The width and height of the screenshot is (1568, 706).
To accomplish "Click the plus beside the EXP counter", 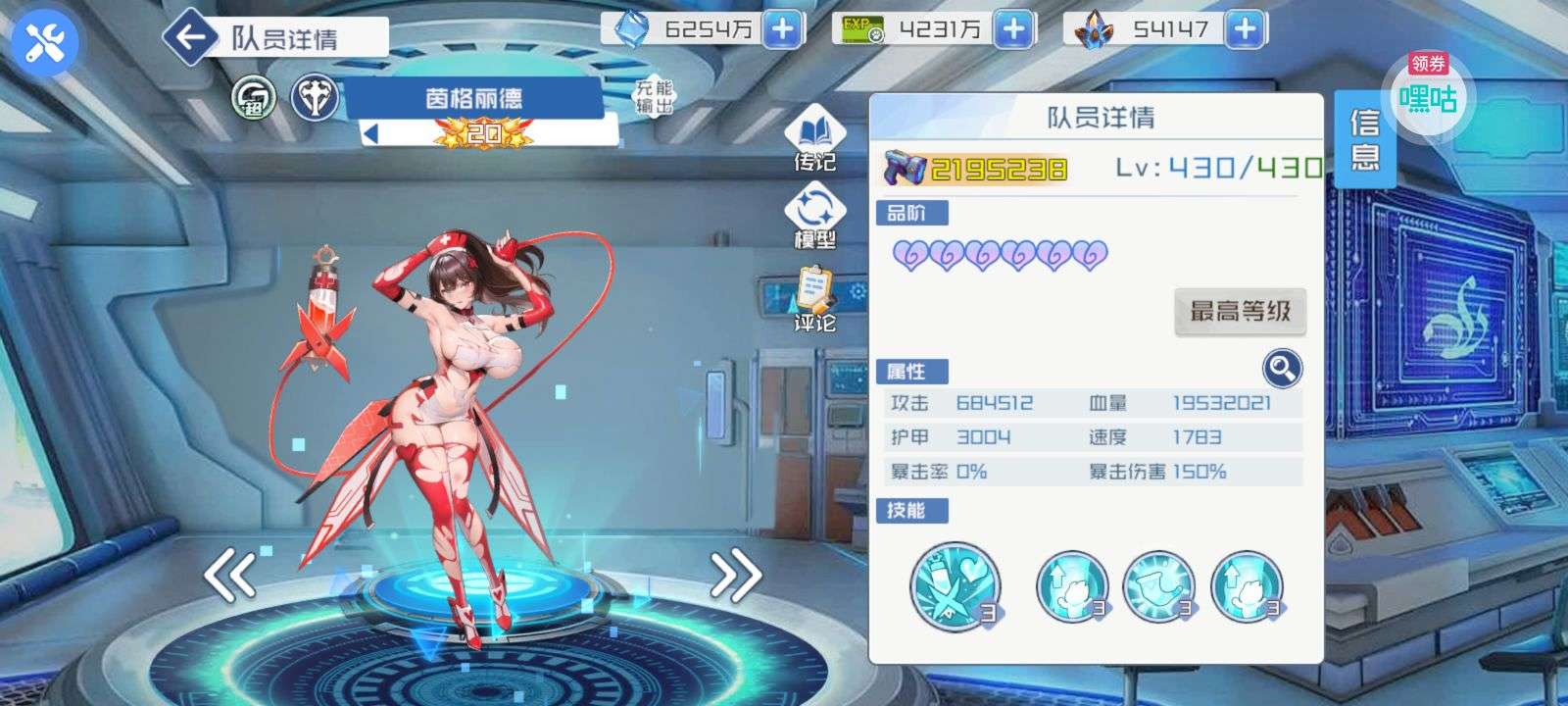I will click(1013, 29).
